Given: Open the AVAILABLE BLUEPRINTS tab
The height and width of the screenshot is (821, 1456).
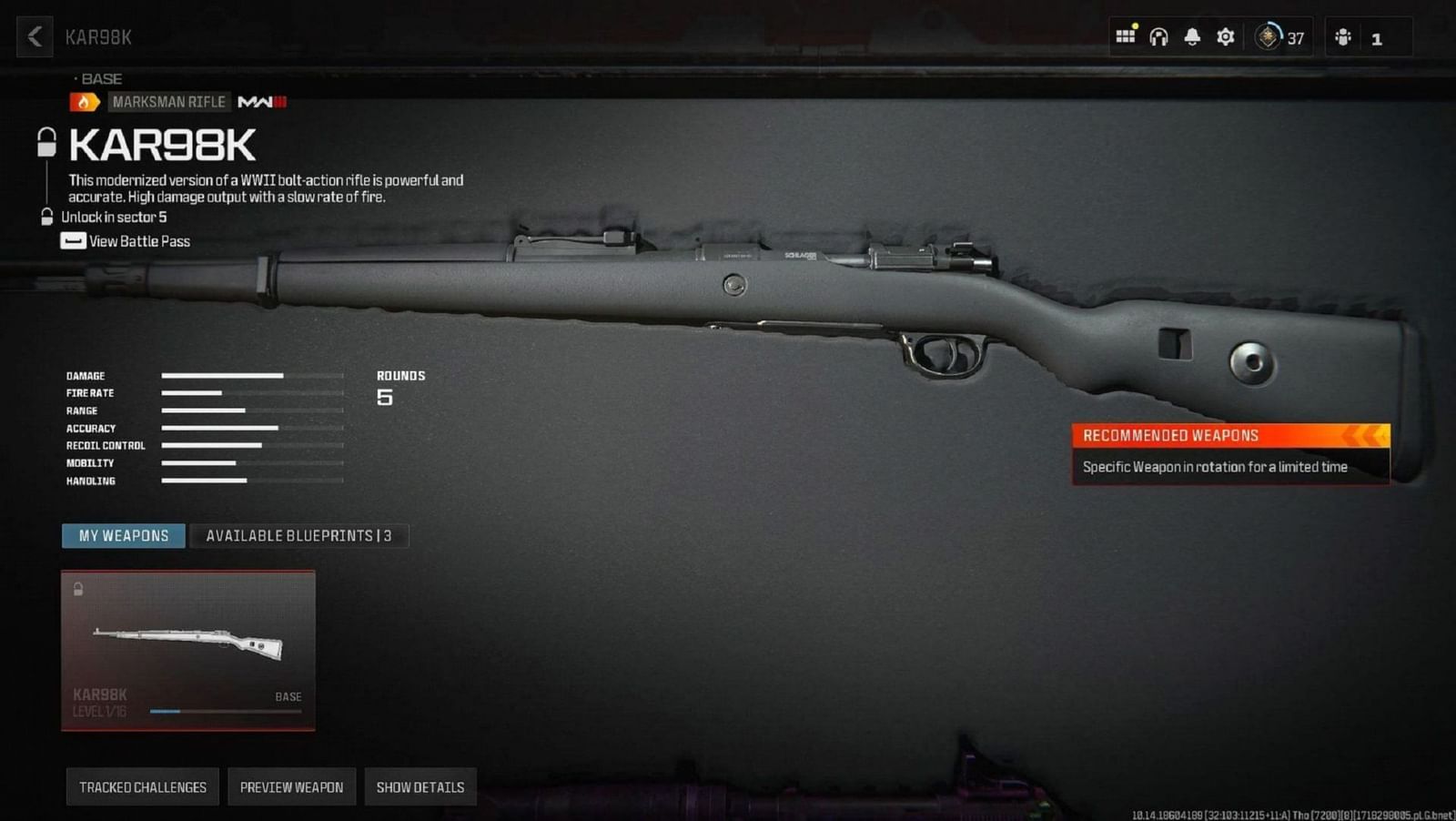Looking at the screenshot, I should point(300,535).
